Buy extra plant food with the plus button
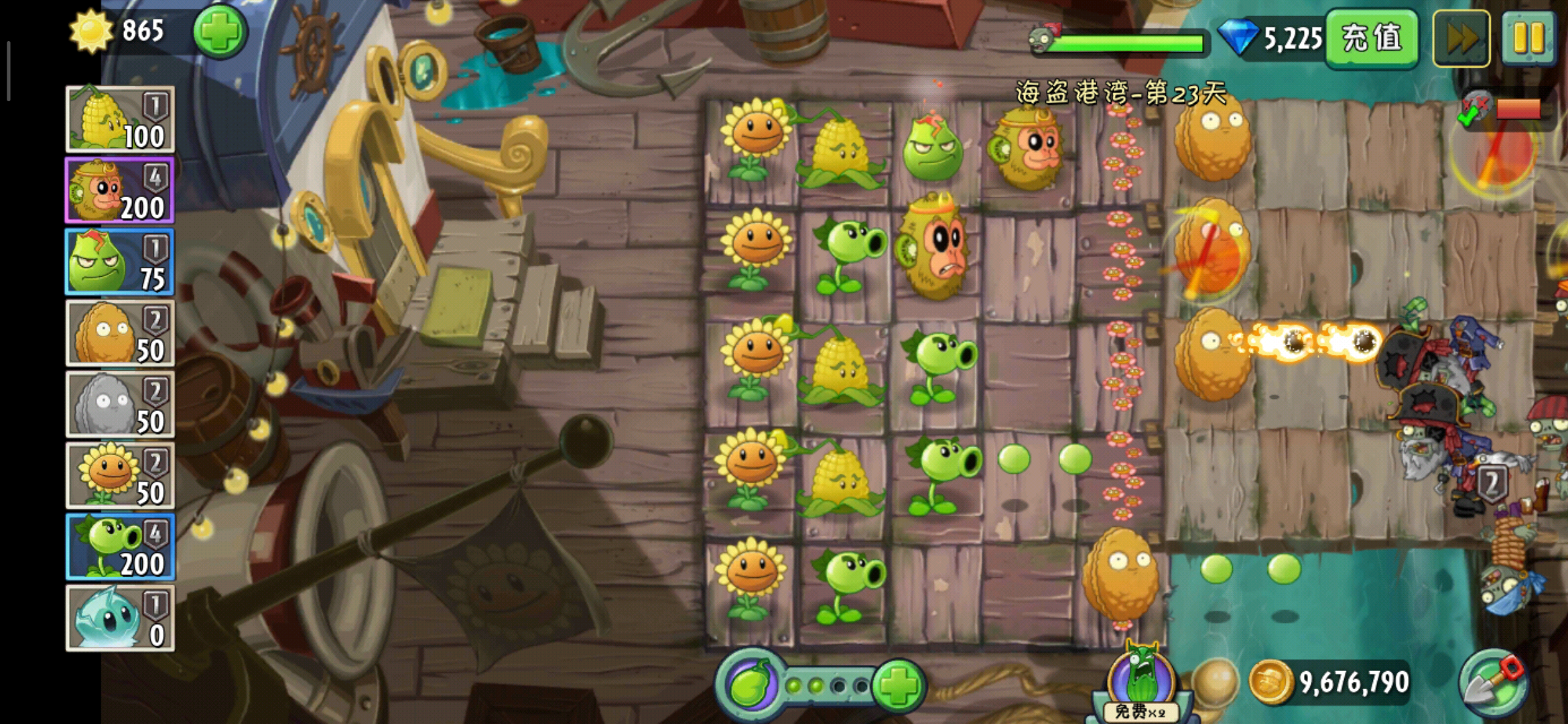This screenshot has height=724, width=1568. tap(898, 685)
